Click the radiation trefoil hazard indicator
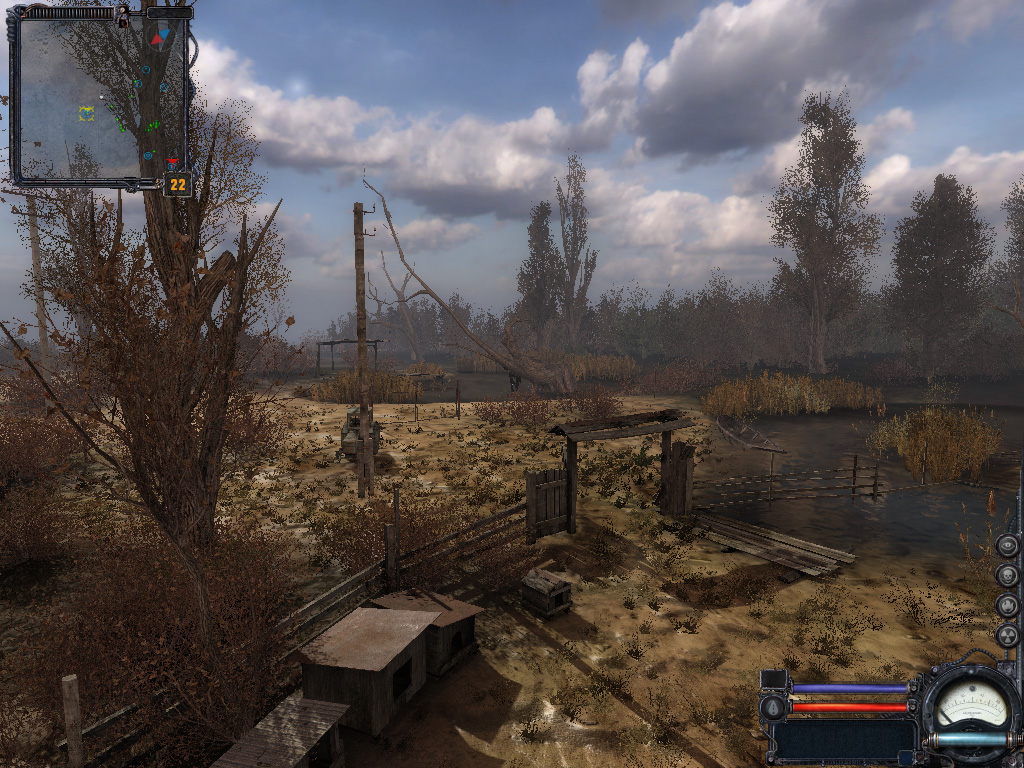The width and height of the screenshot is (1024, 768). point(1007,635)
